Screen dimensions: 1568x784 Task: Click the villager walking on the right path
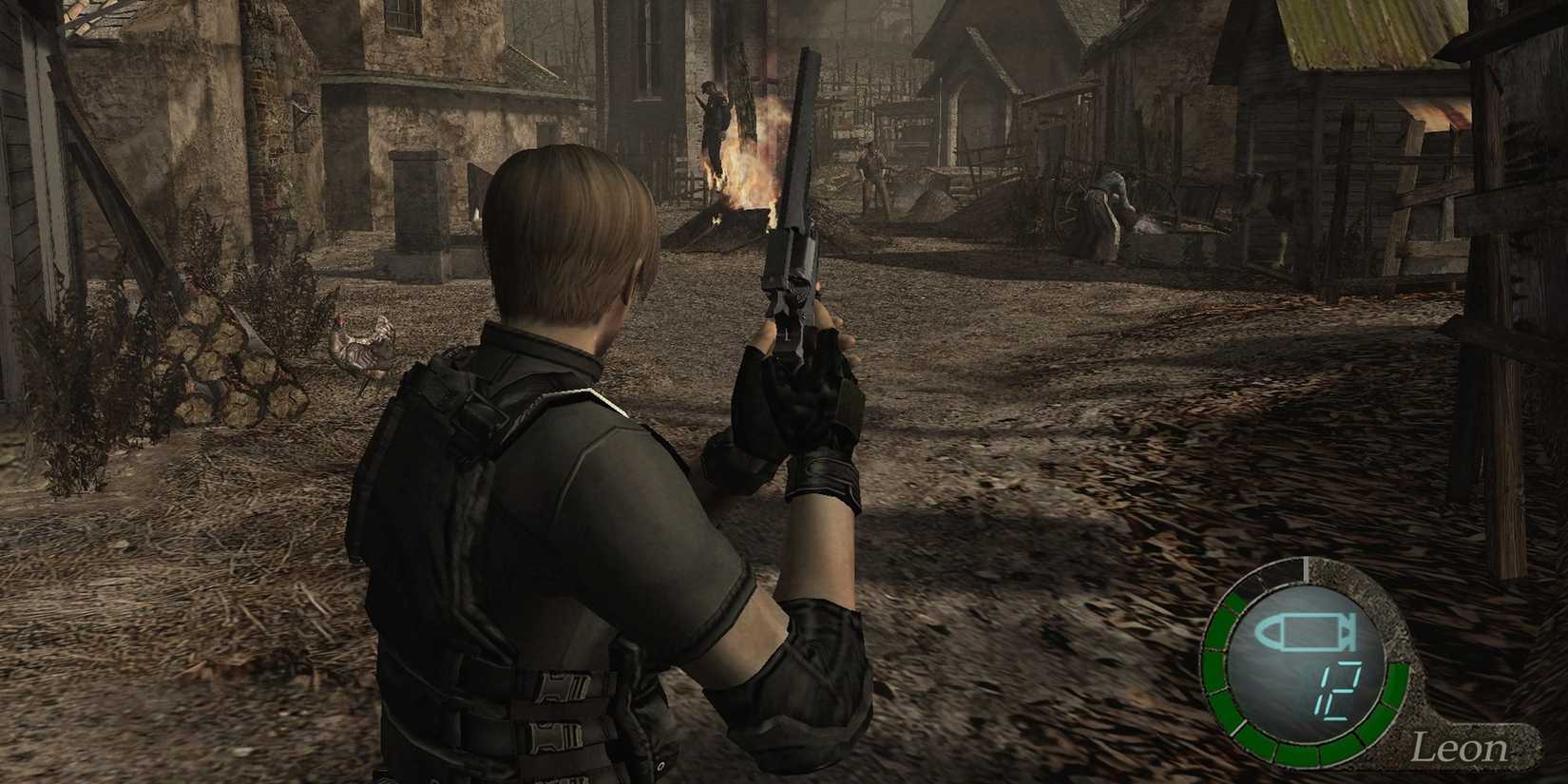click(x=1107, y=209)
